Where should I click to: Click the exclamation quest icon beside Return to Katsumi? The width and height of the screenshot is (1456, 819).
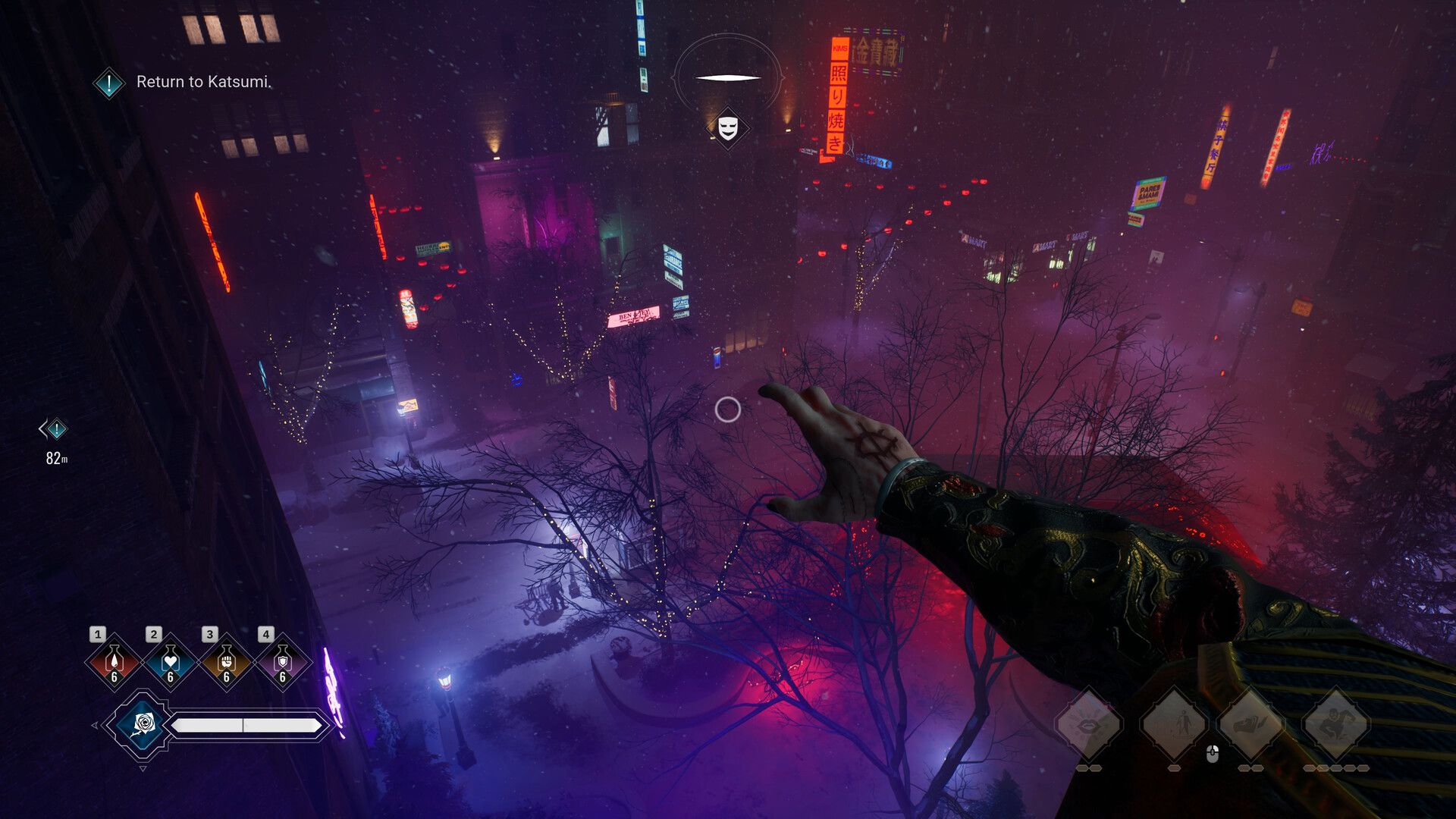point(108,83)
